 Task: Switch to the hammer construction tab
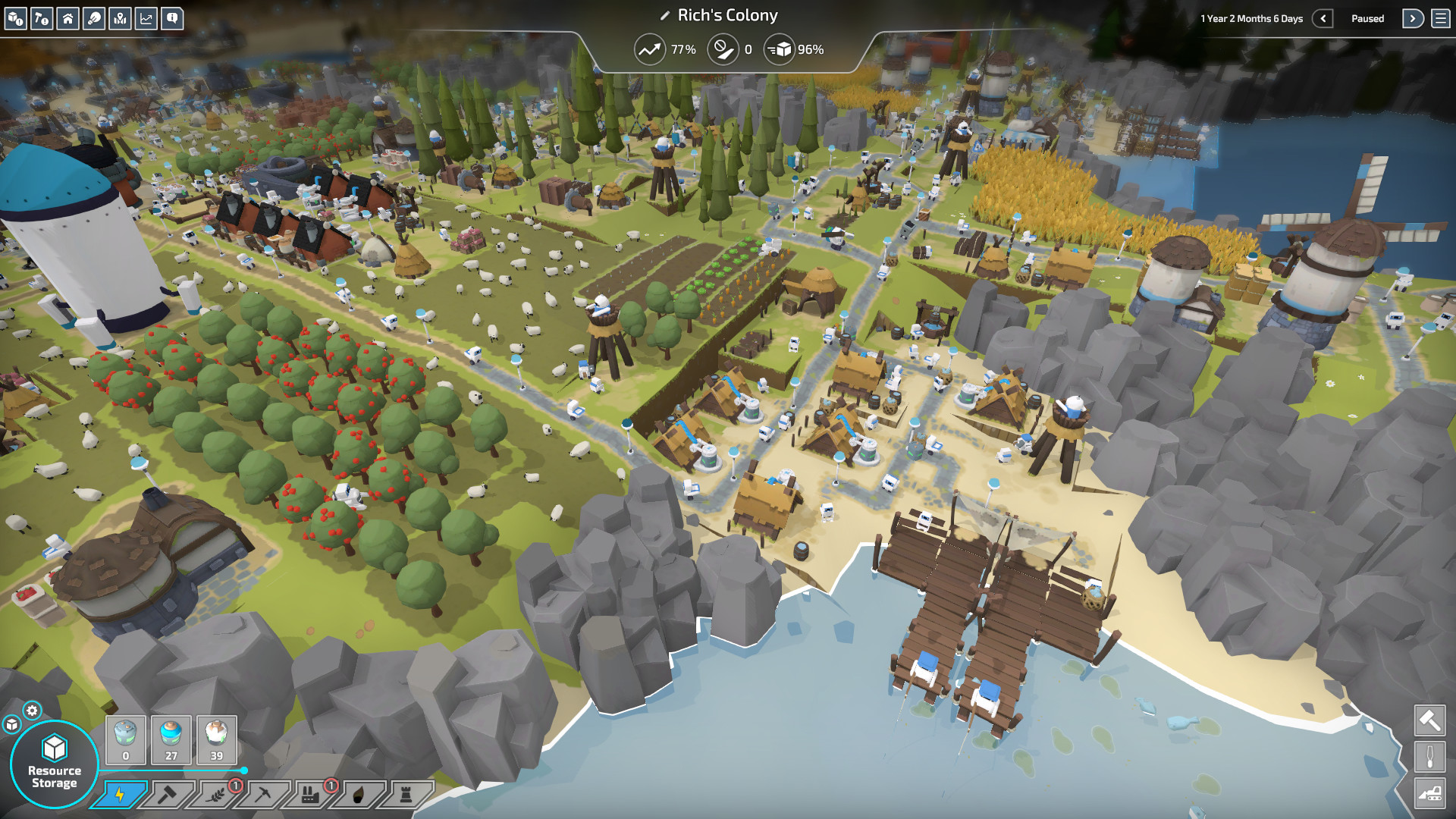tap(168, 794)
